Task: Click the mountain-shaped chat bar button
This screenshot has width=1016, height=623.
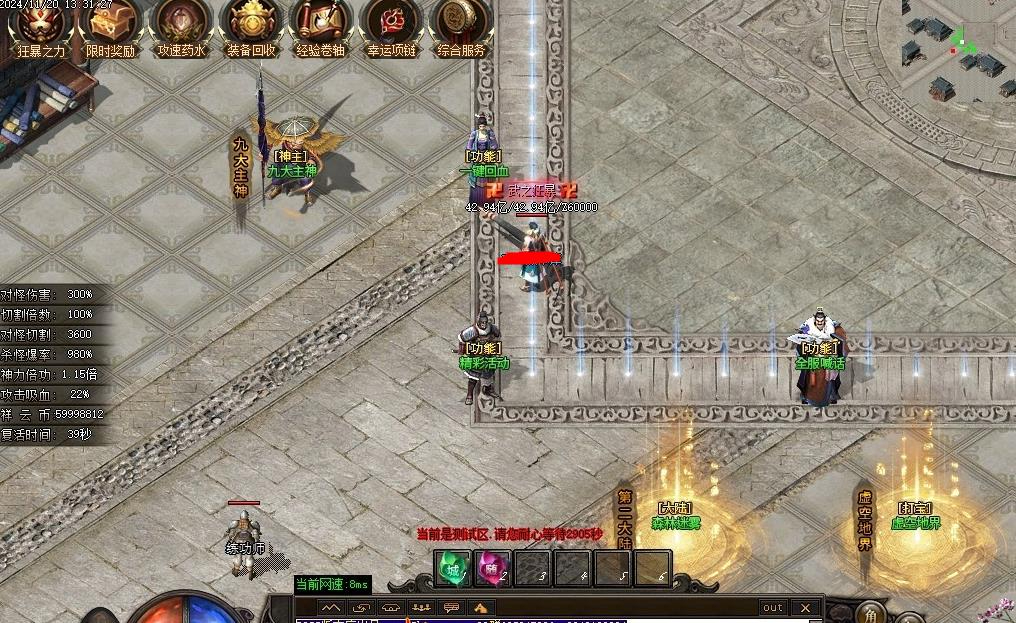Action: point(331,607)
